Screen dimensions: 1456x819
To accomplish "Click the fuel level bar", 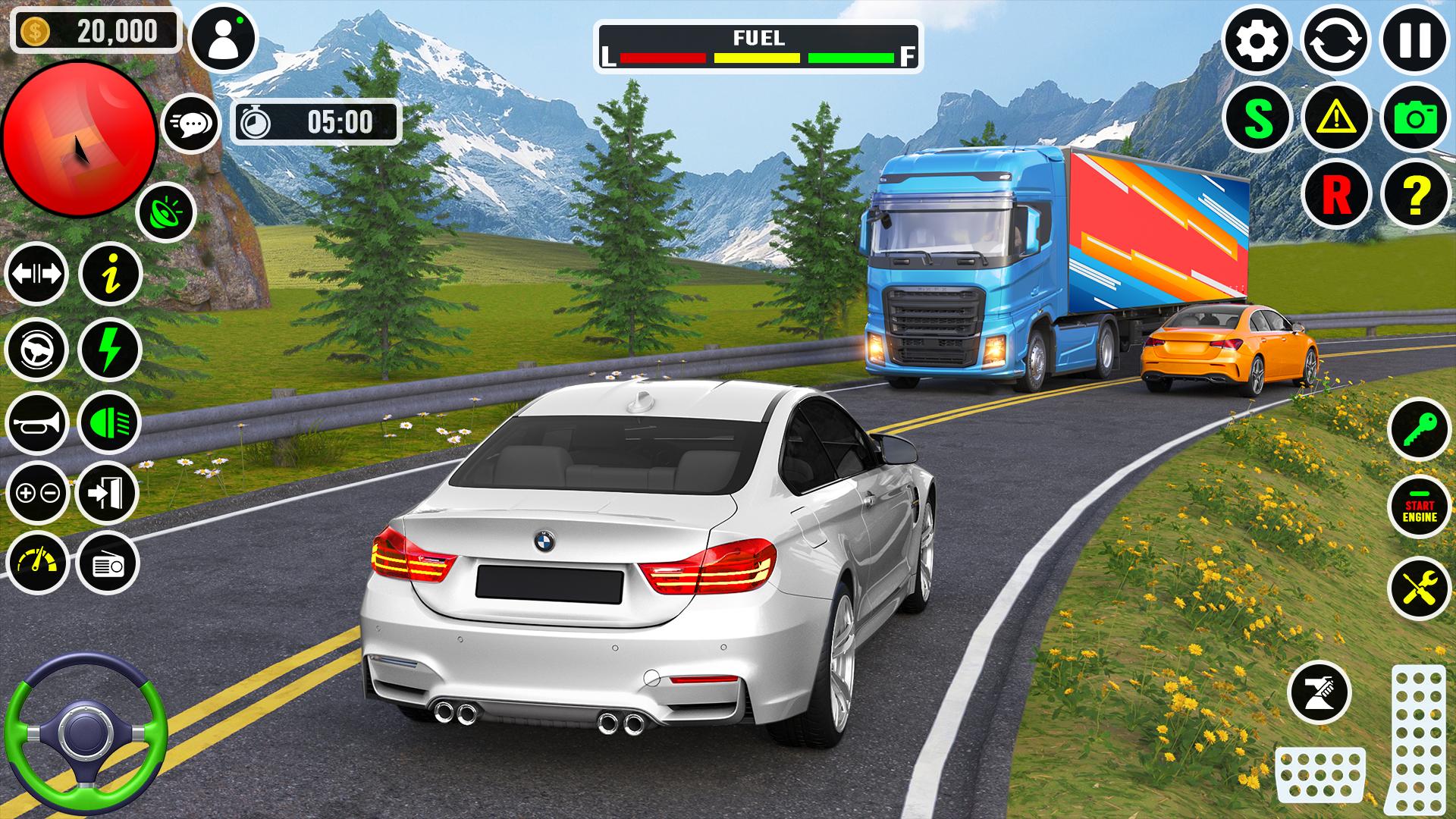I will click(758, 55).
